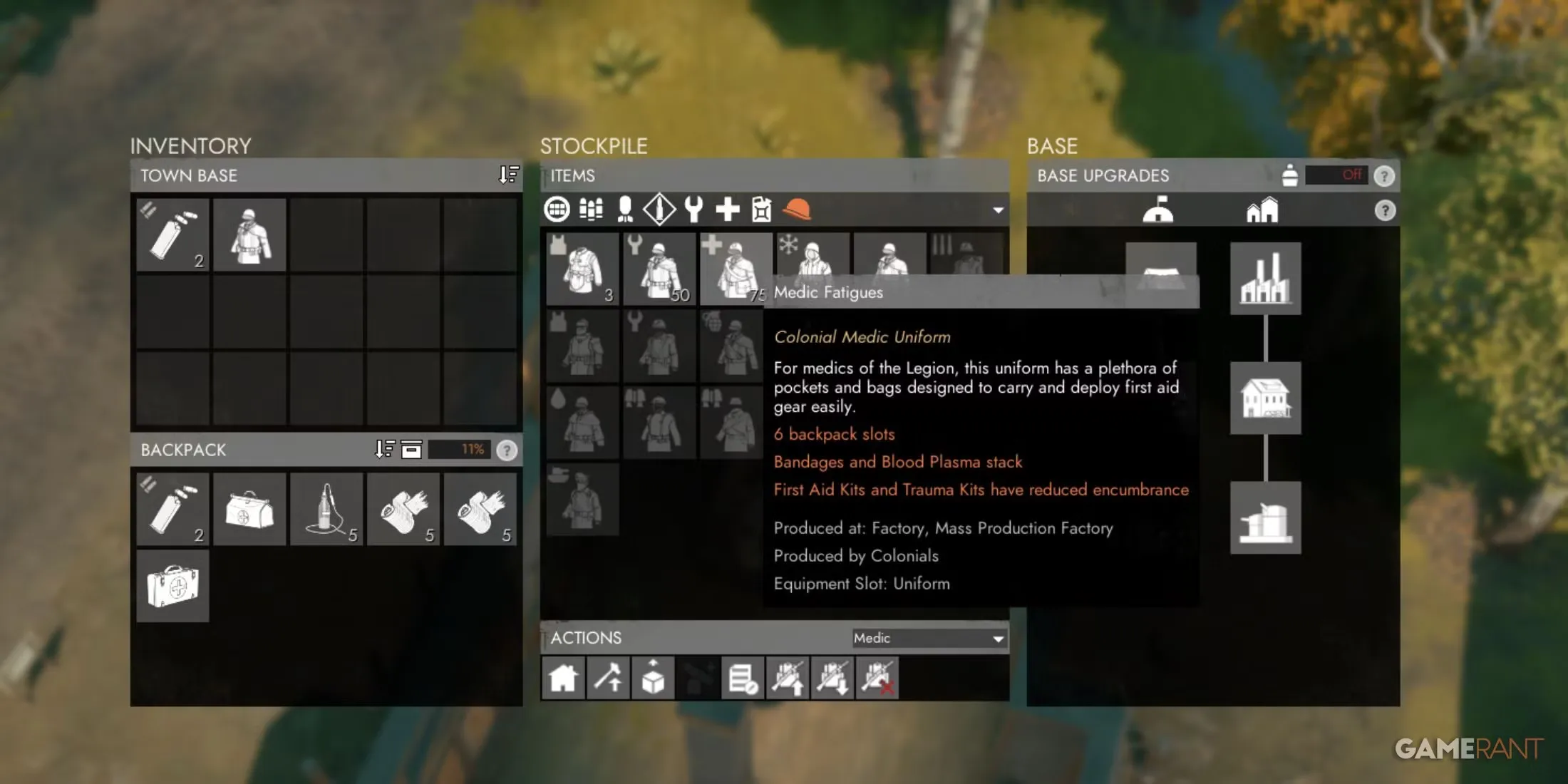Choose the house building base upgrade
Screen dimensions: 1568x784
pos(1265,398)
